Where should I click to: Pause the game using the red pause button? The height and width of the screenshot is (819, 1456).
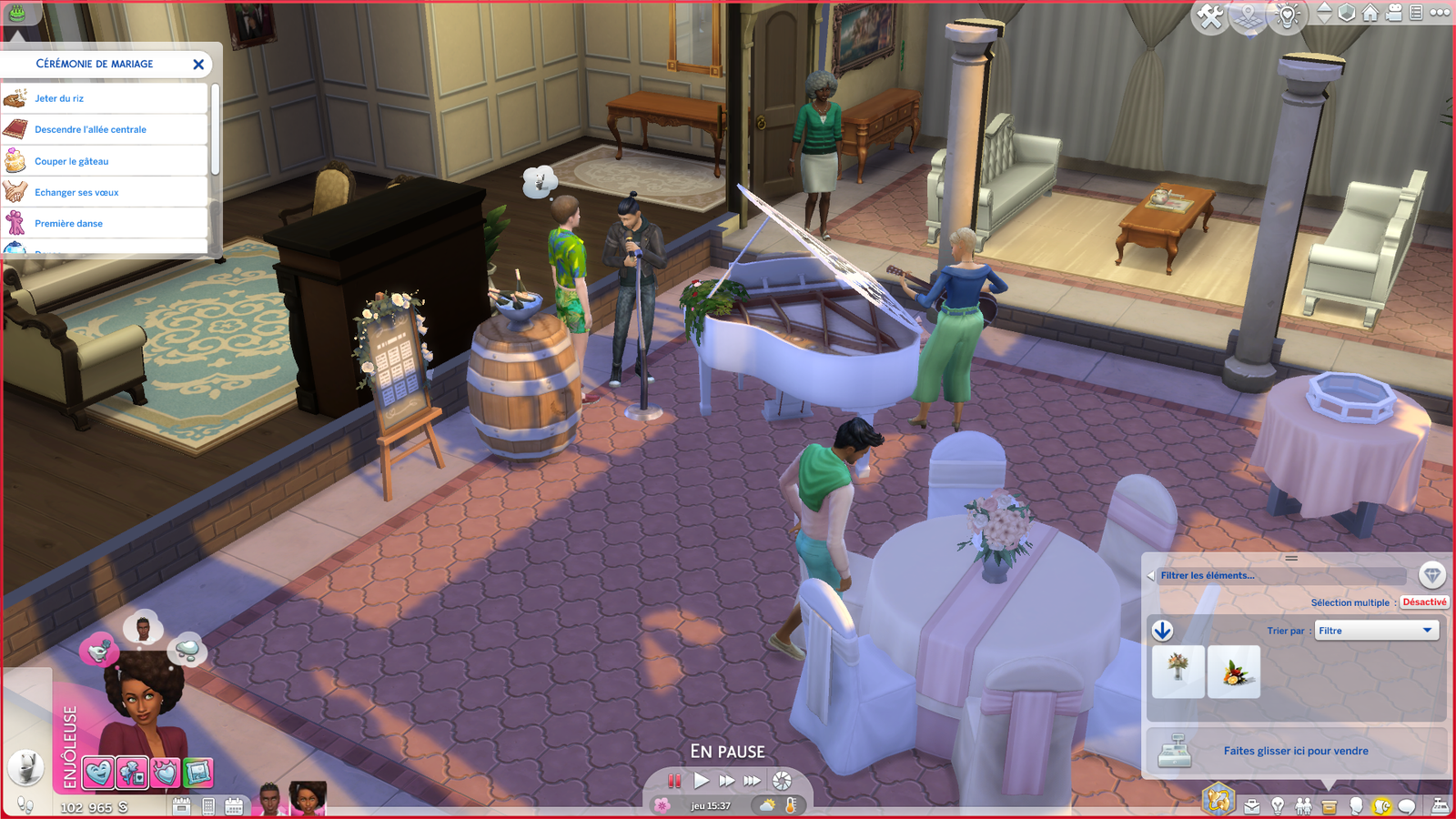coord(674,781)
